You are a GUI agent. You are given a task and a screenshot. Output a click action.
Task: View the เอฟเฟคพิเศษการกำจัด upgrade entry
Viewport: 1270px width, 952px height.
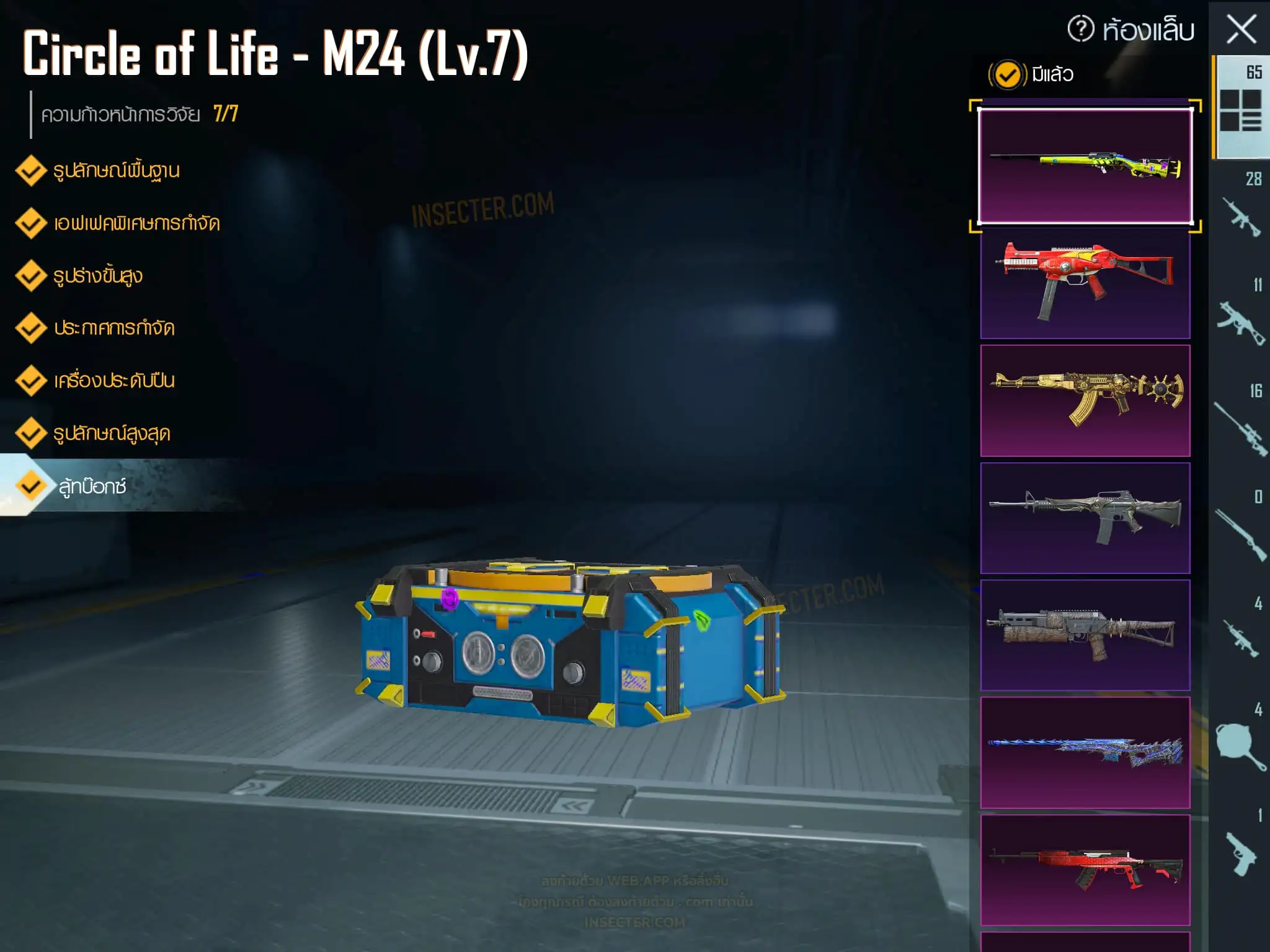click(136, 223)
